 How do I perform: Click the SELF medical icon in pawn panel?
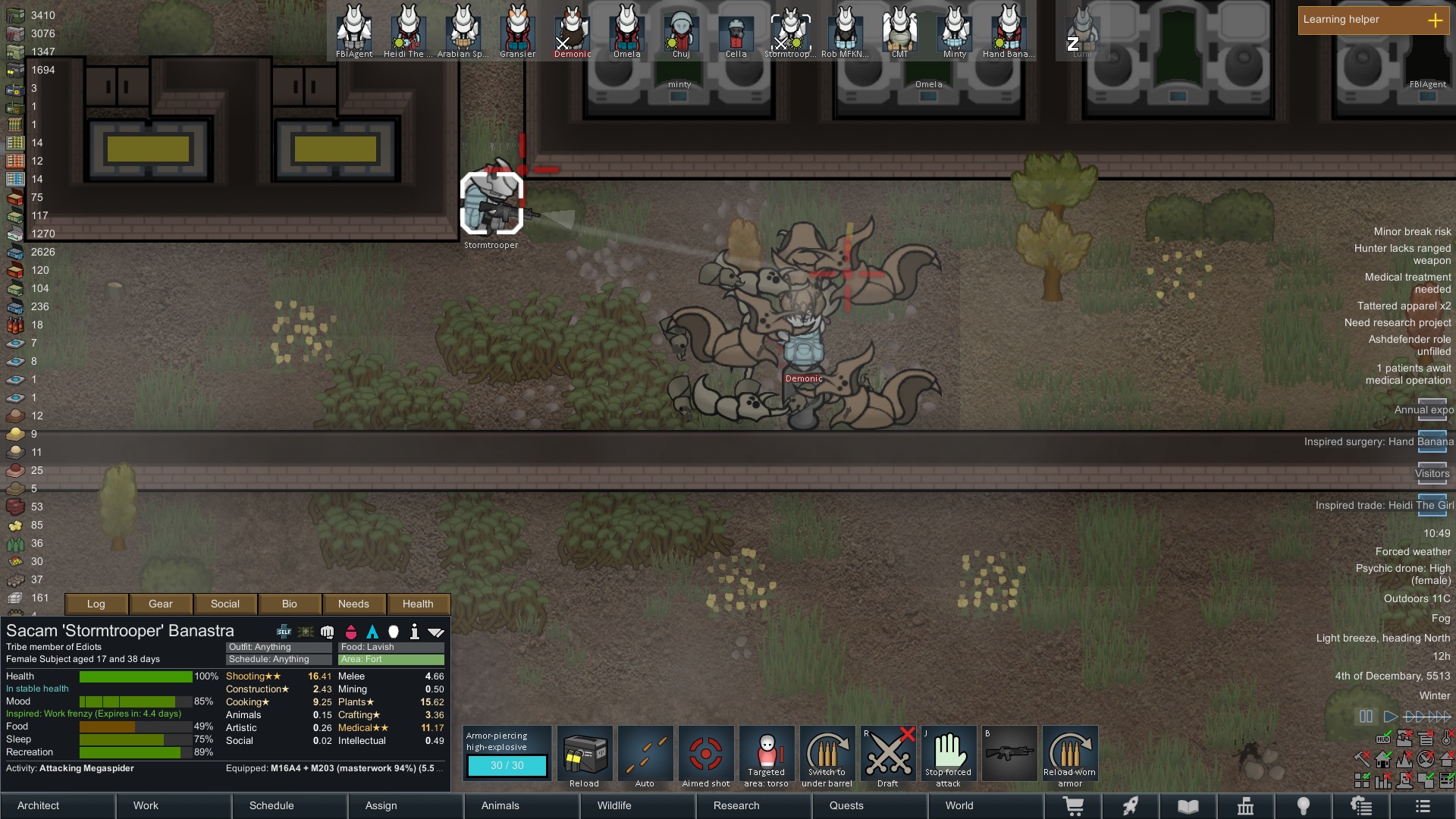[x=284, y=631]
